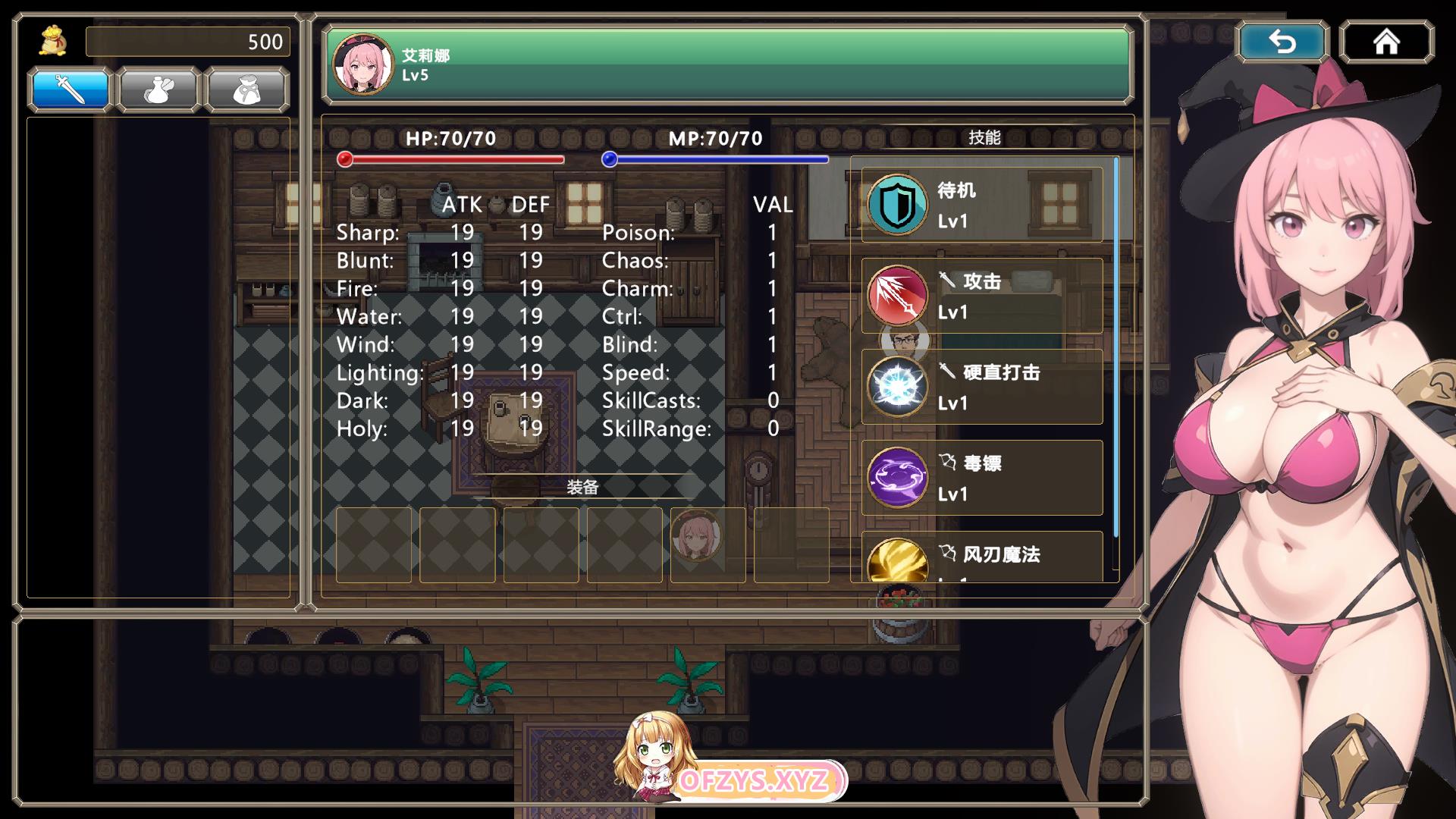The height and width of the screenshot is (819, 1456).
Task: Choose the 攻击 attack skill
Action: 981,296
